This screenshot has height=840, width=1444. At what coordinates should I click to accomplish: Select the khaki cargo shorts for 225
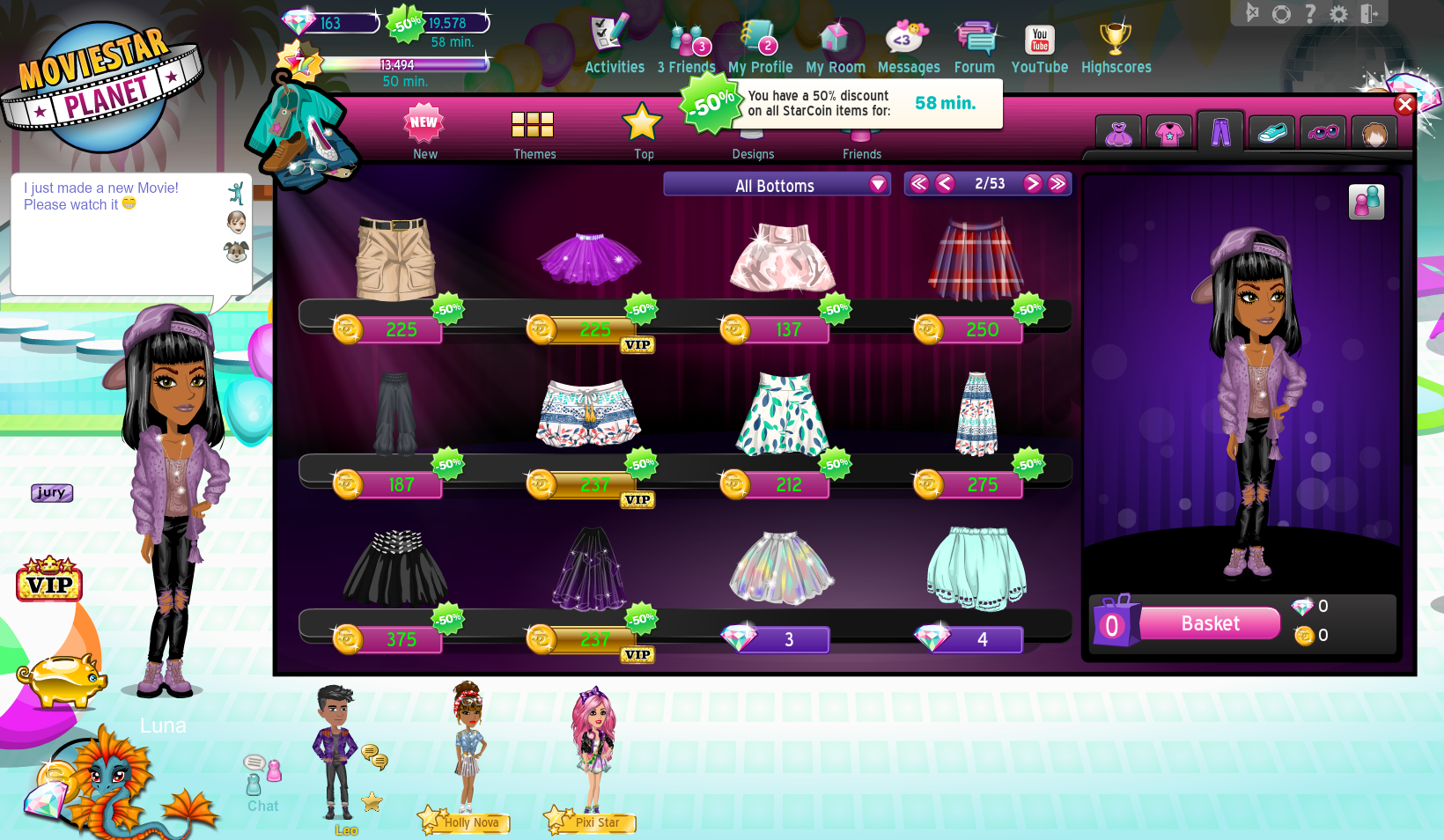click(x=395, y=260)
